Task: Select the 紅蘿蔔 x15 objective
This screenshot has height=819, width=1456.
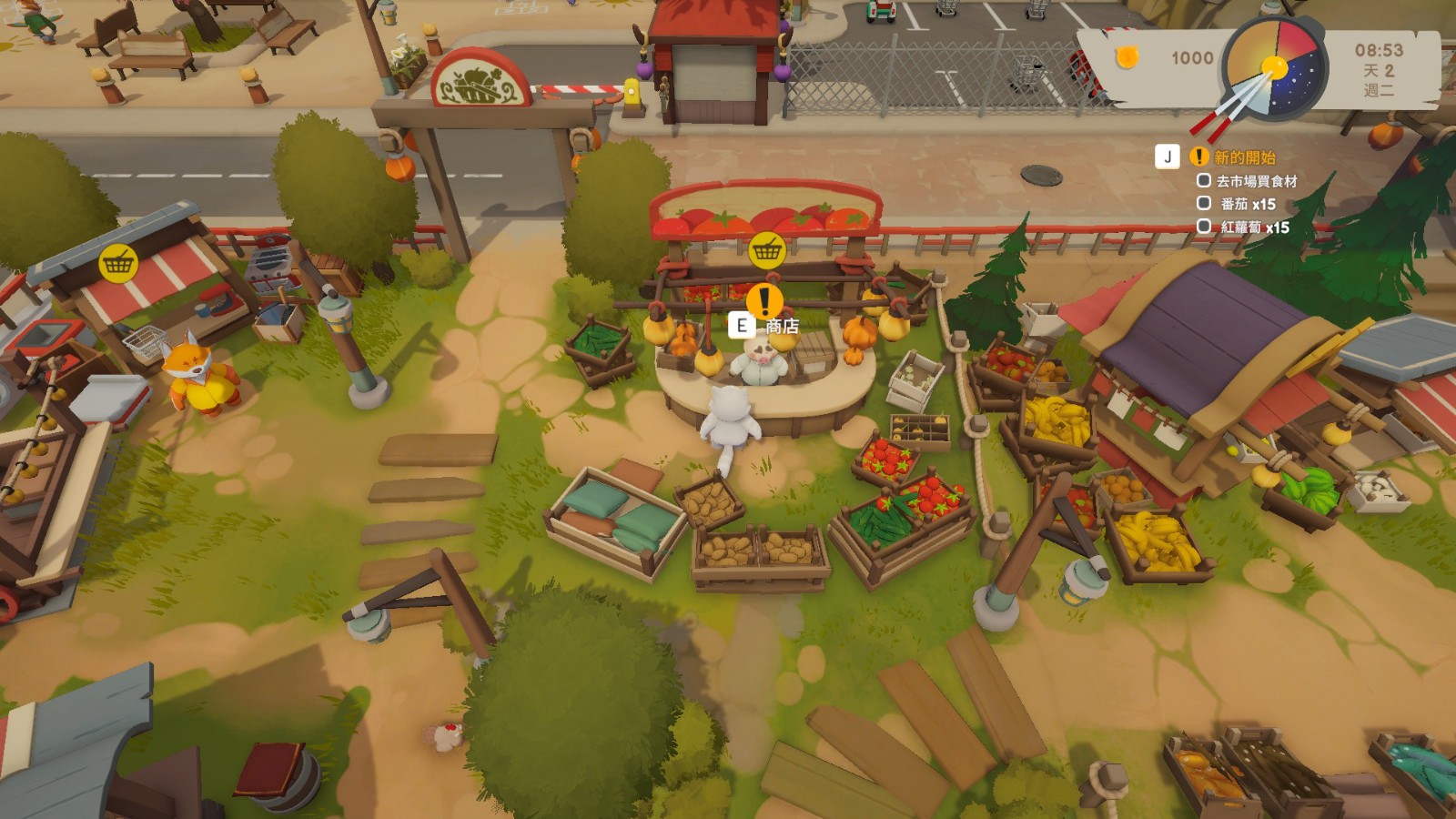Action: click(x=1254, y=227)
